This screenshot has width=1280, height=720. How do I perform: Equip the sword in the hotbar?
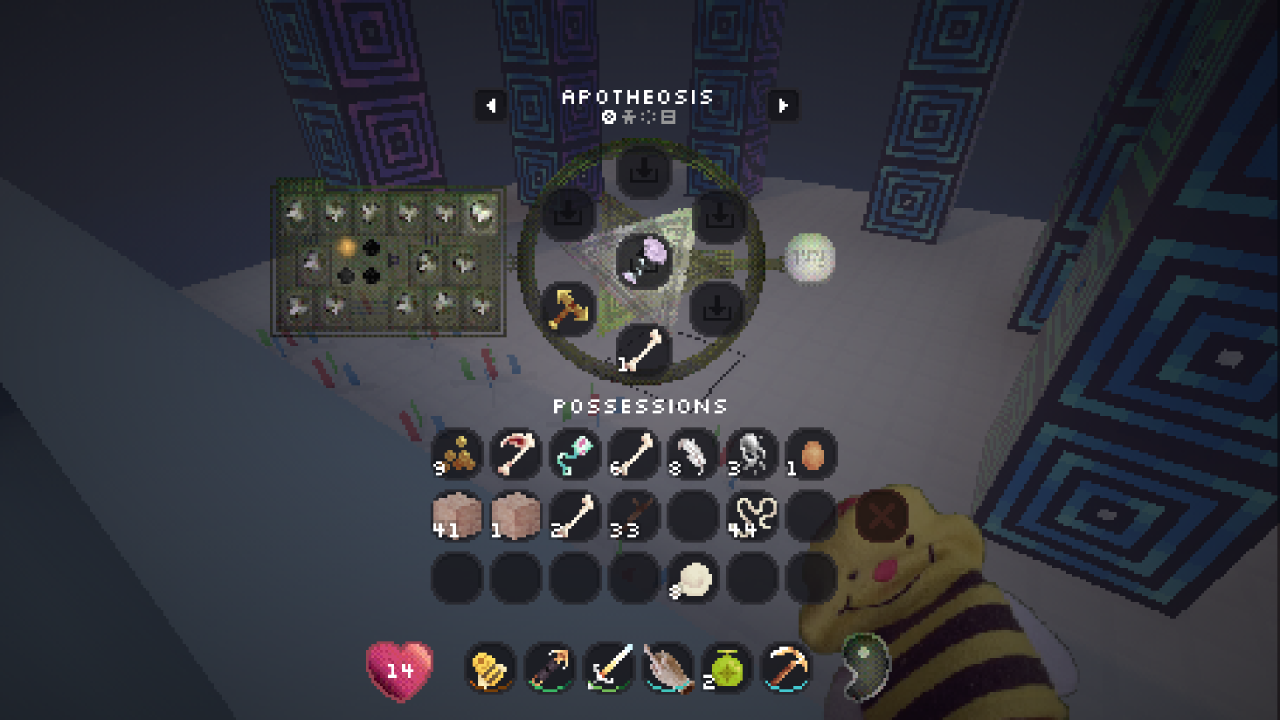[x=610, y=667]
